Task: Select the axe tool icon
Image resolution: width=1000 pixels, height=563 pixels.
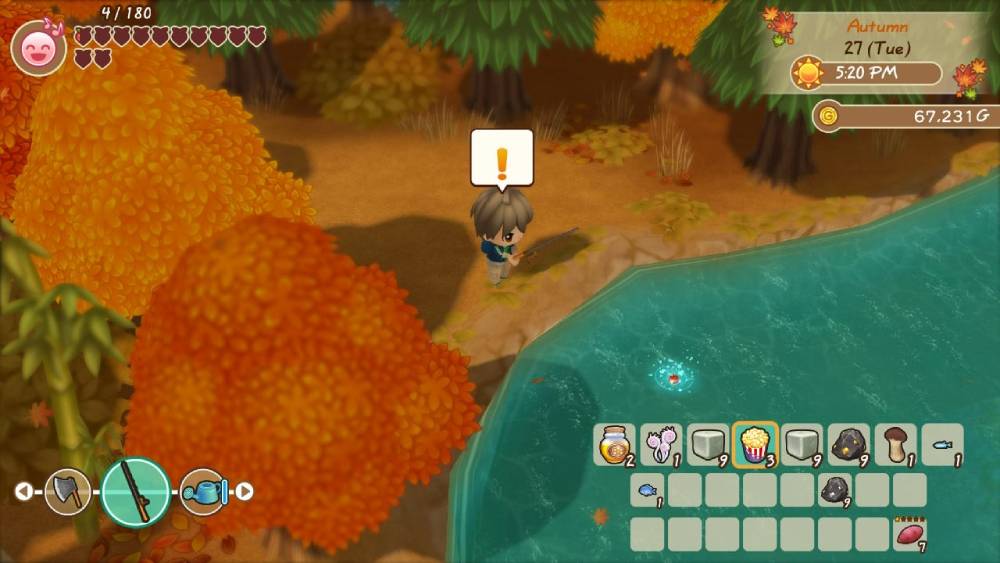Action: tap(68, 491)
